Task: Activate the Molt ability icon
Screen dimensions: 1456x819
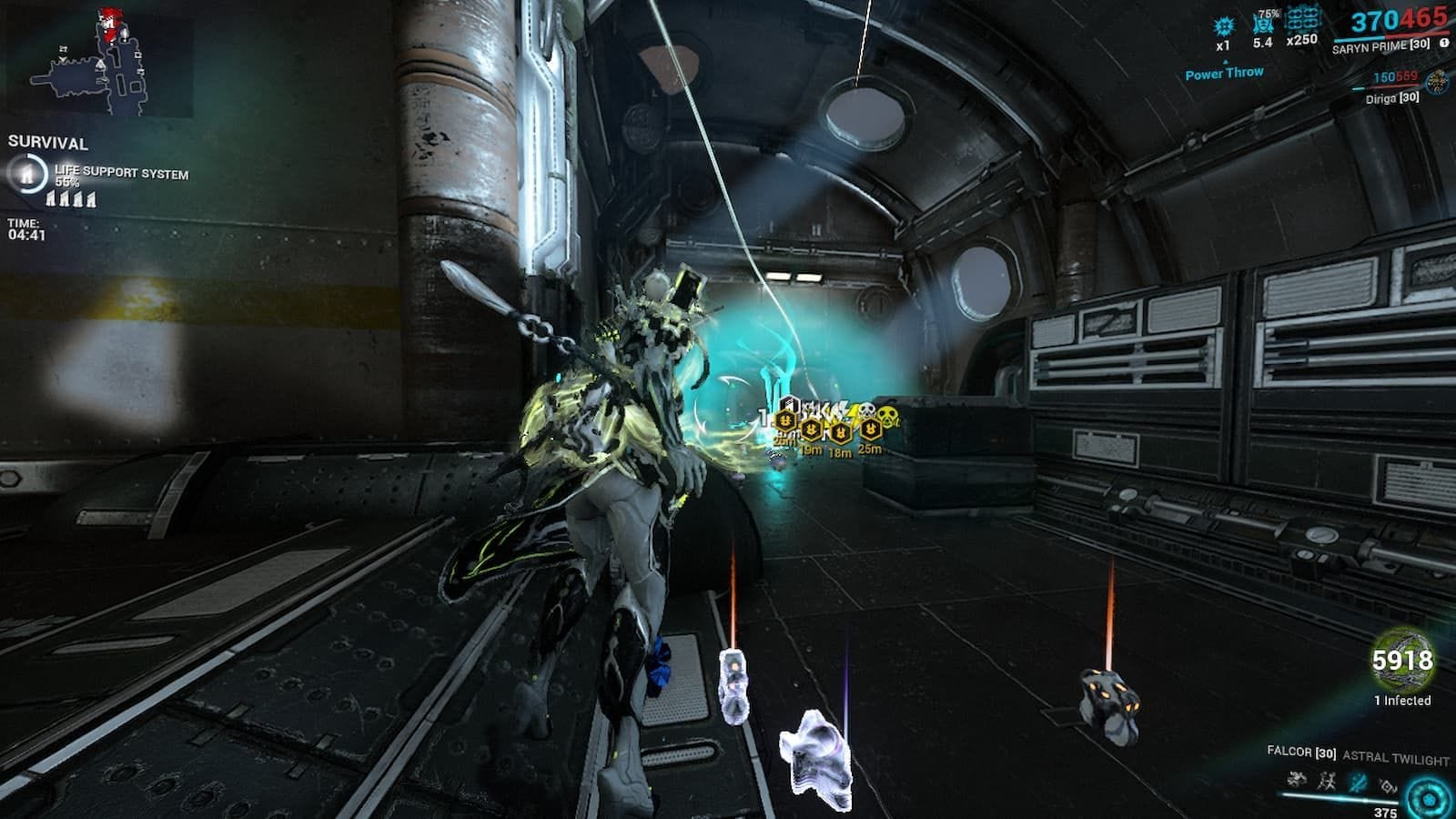Action: tap(1327, 783)
